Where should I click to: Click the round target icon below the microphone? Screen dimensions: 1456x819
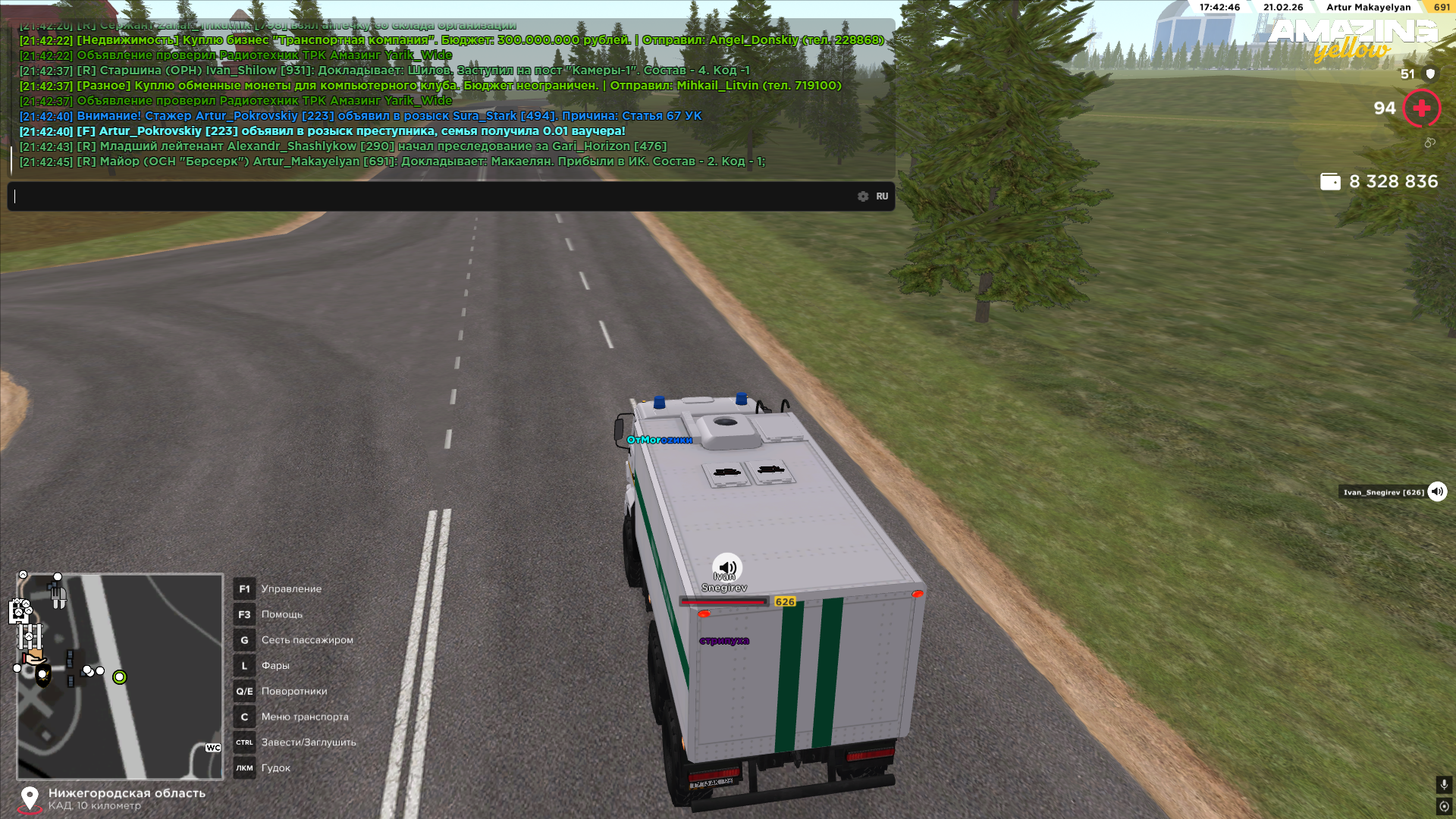point(1444,806)
